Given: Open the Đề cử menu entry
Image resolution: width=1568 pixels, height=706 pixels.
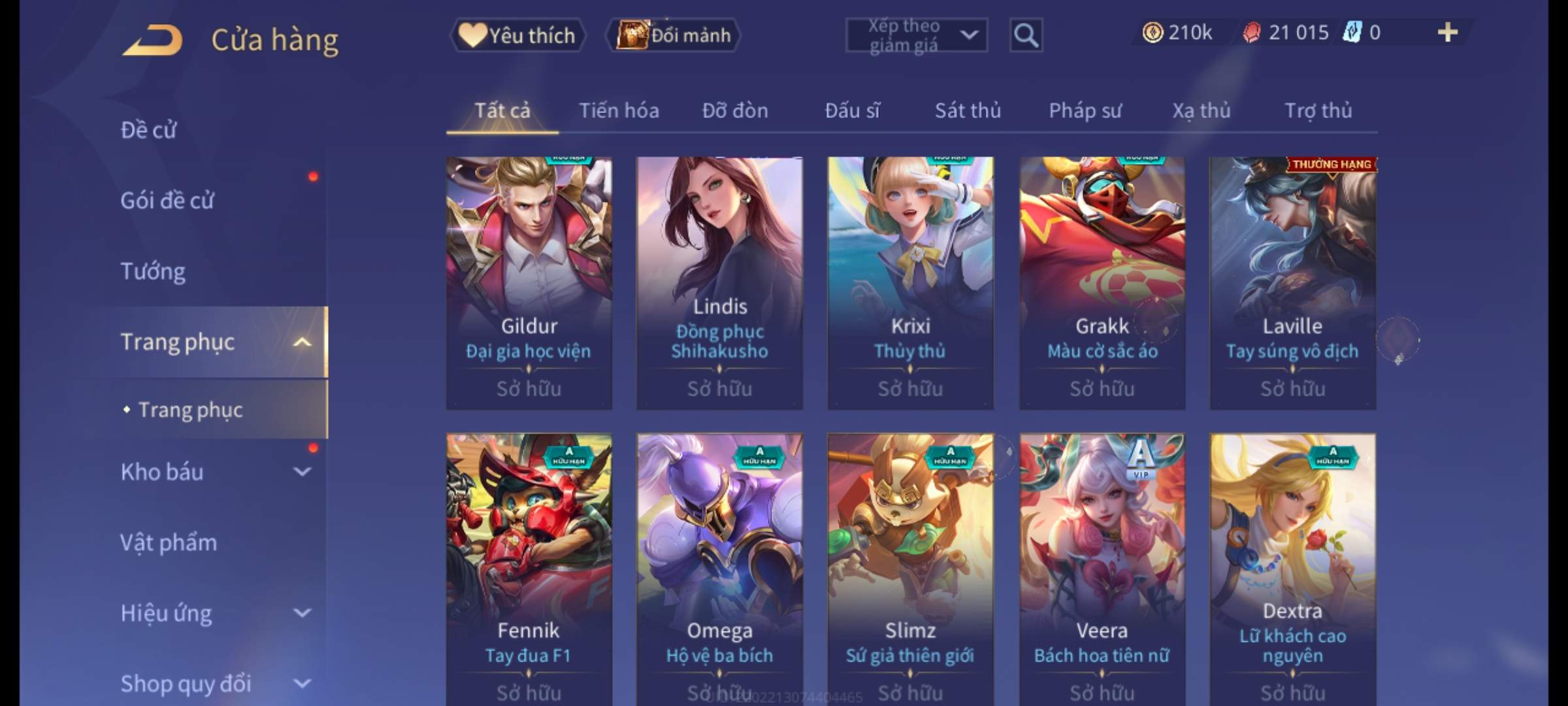Looking at the screenshot, I should (x=148, y=130).
